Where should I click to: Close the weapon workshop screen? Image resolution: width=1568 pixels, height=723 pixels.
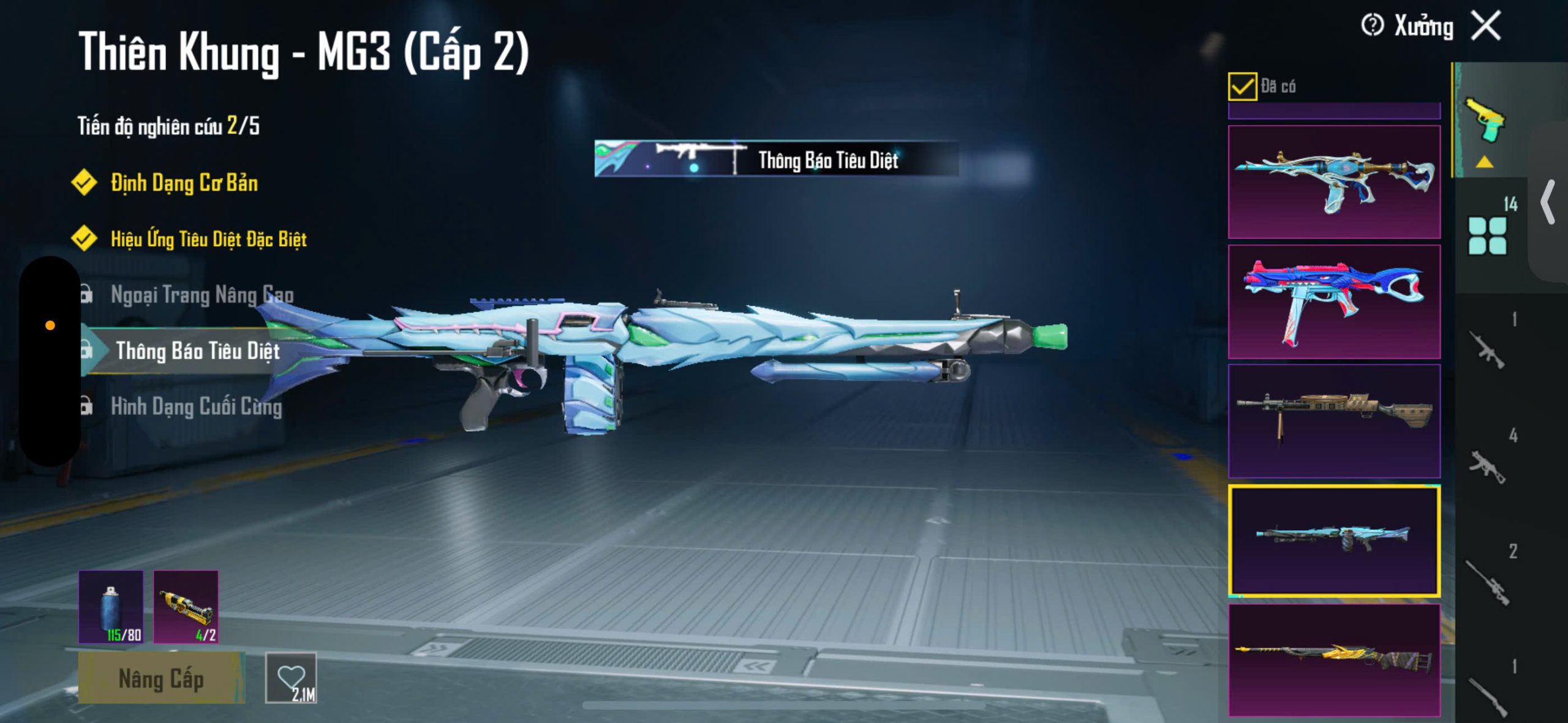coord(1487,26)
